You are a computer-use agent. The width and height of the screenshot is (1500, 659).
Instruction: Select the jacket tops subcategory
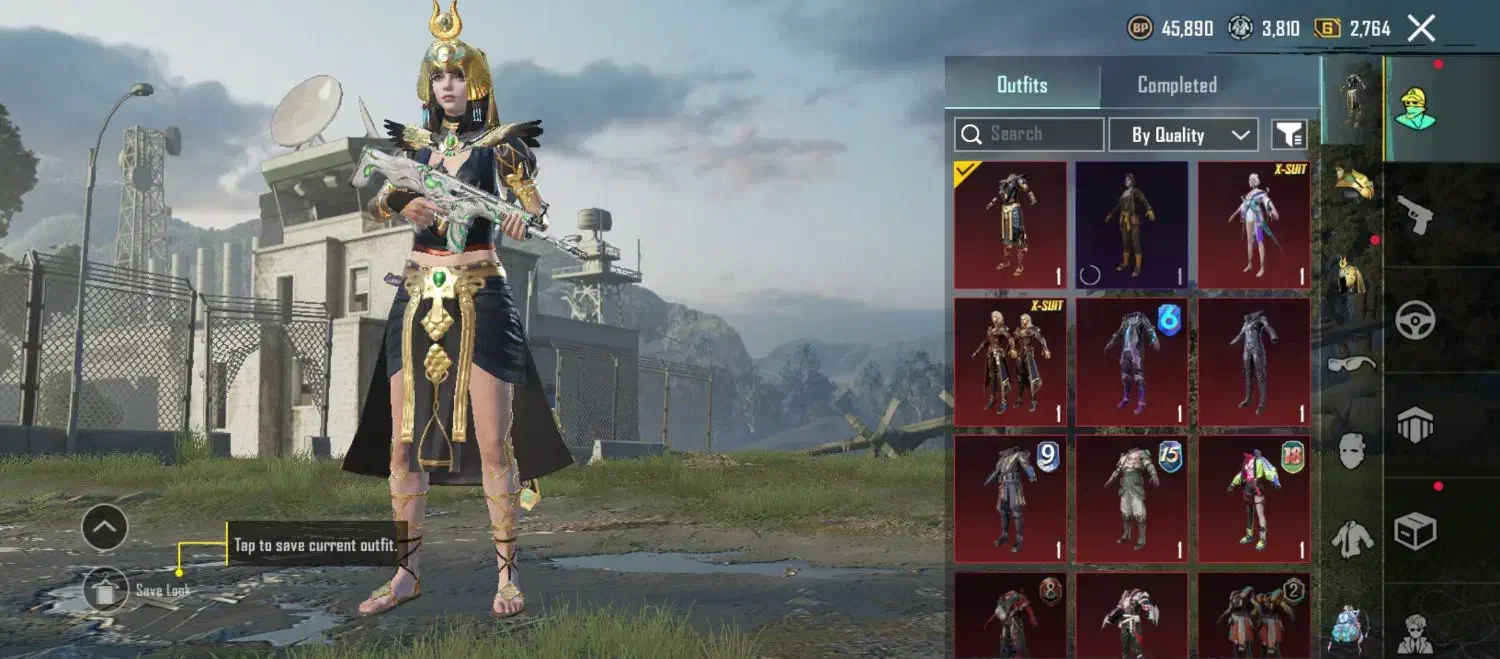pos(1352,539)
